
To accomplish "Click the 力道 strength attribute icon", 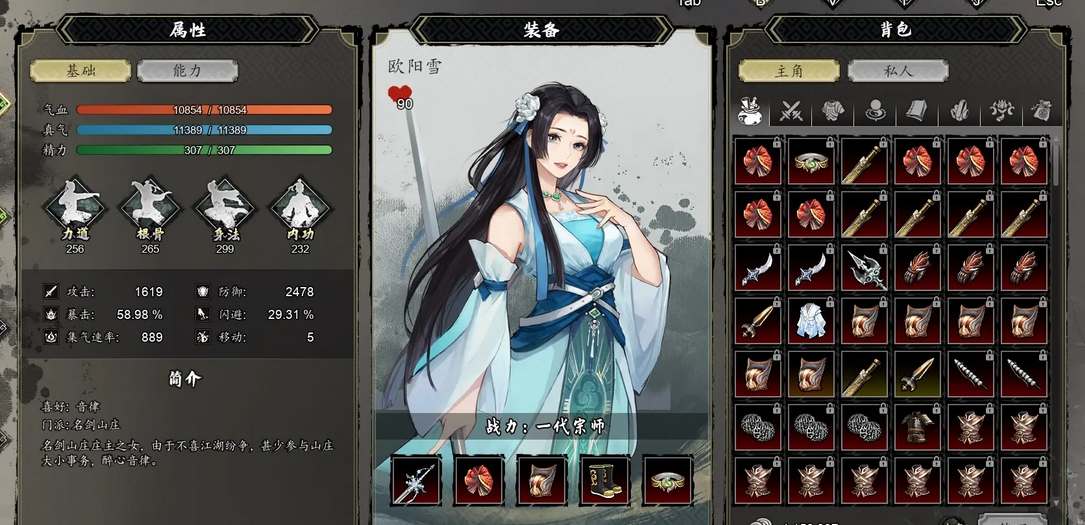I will click(x=75, y=205).
